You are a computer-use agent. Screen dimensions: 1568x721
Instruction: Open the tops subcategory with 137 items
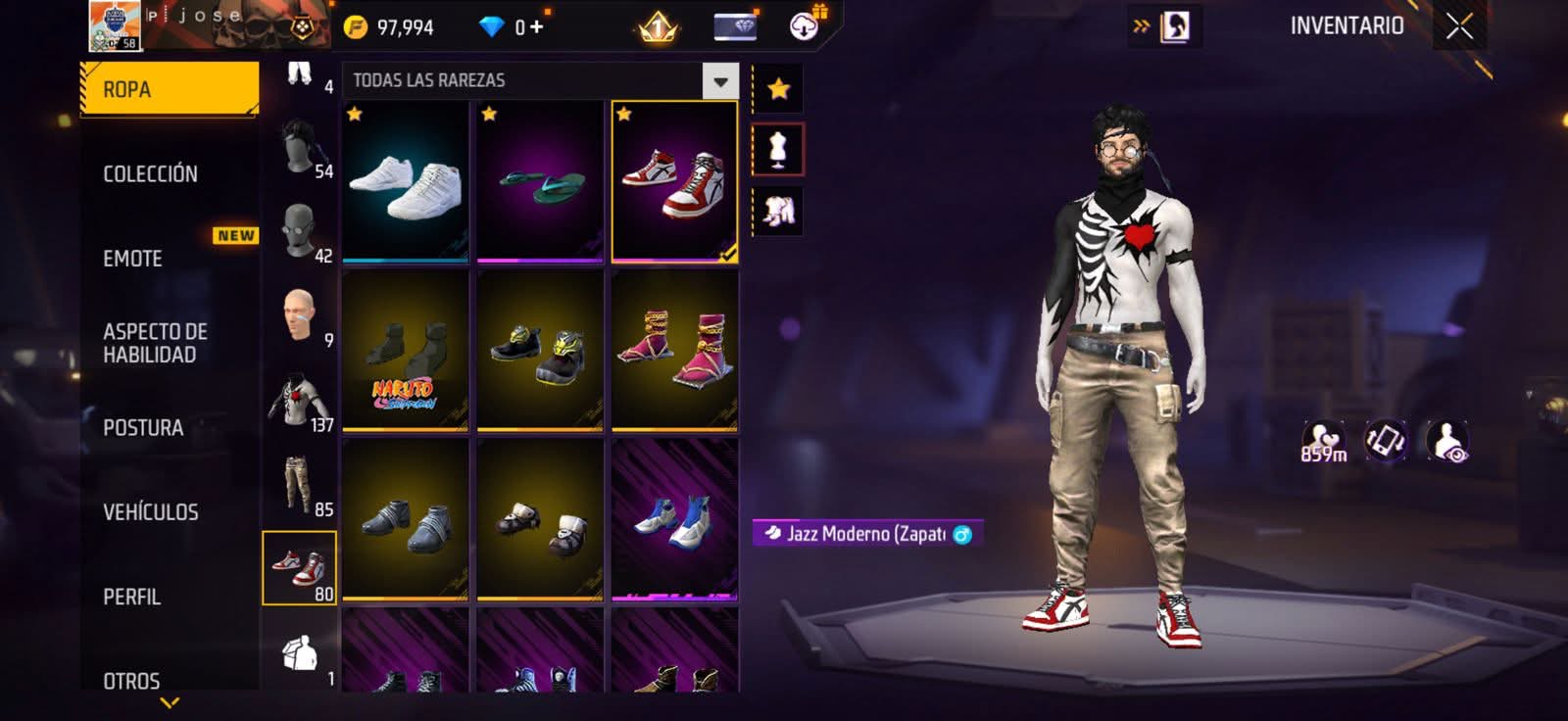pyautogui.click(x=299, y=401)
